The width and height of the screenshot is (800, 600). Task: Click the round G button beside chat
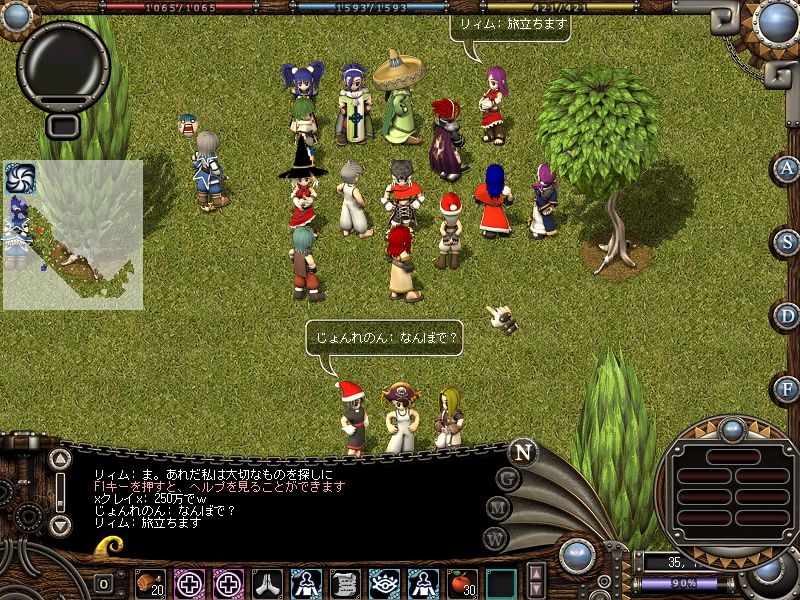click(509, 479)
